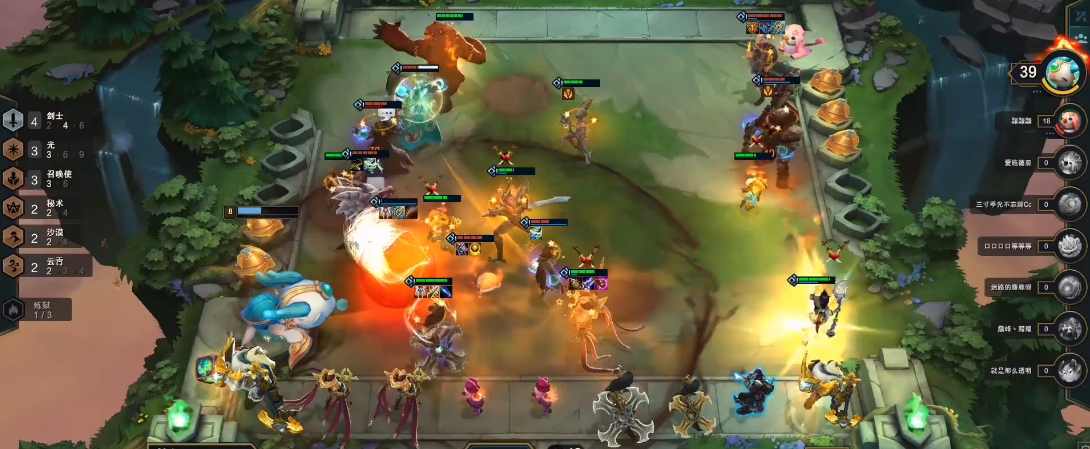1090x449 pixels.
Task: Click the player portrait named 就是那么透明
Action: coord(1068,370)
